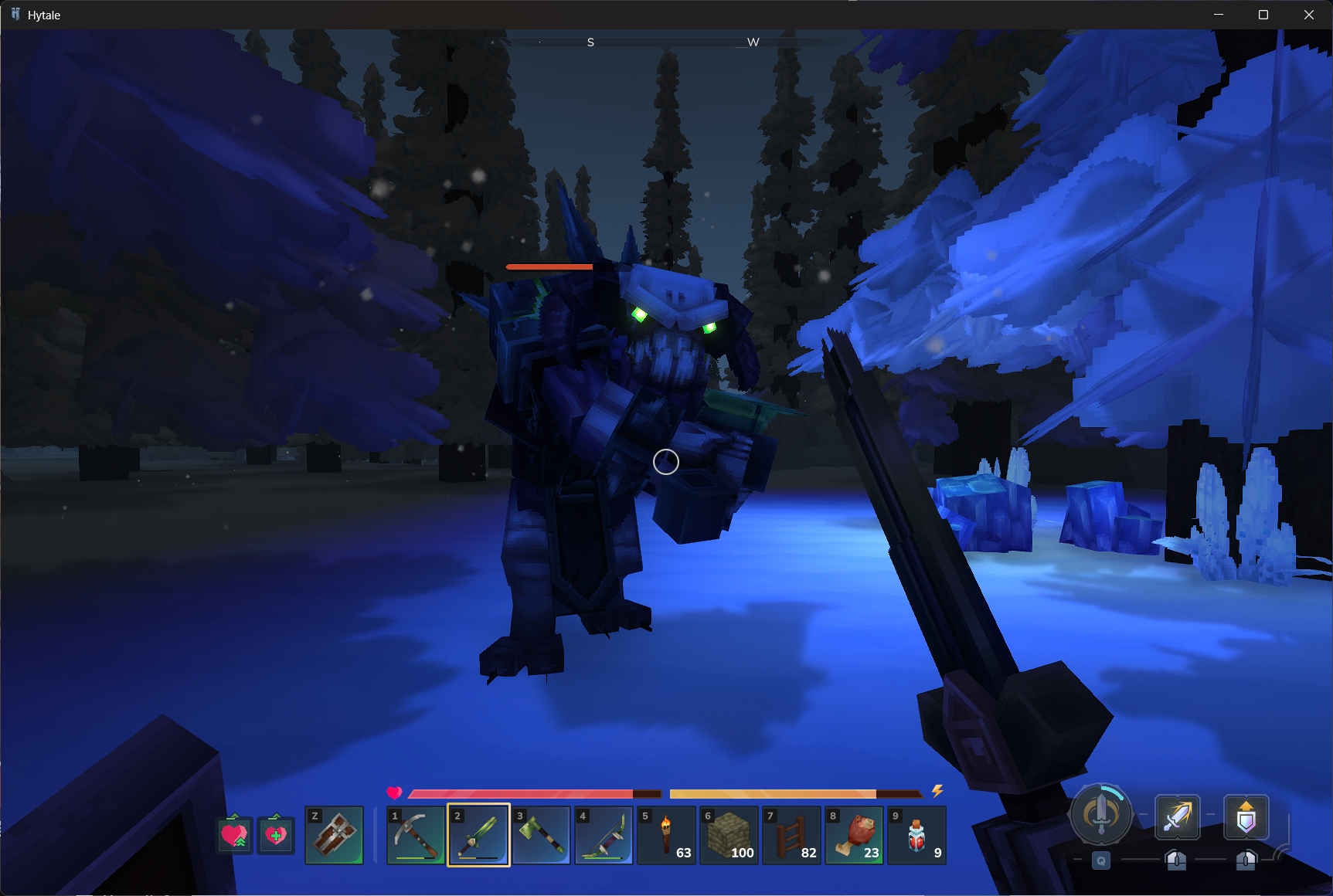The height and width of the screenshot is (896, 1333).
Task: Click the heart with green arrows buff icon
Action: pyautogui.click(x=234, y=834)
